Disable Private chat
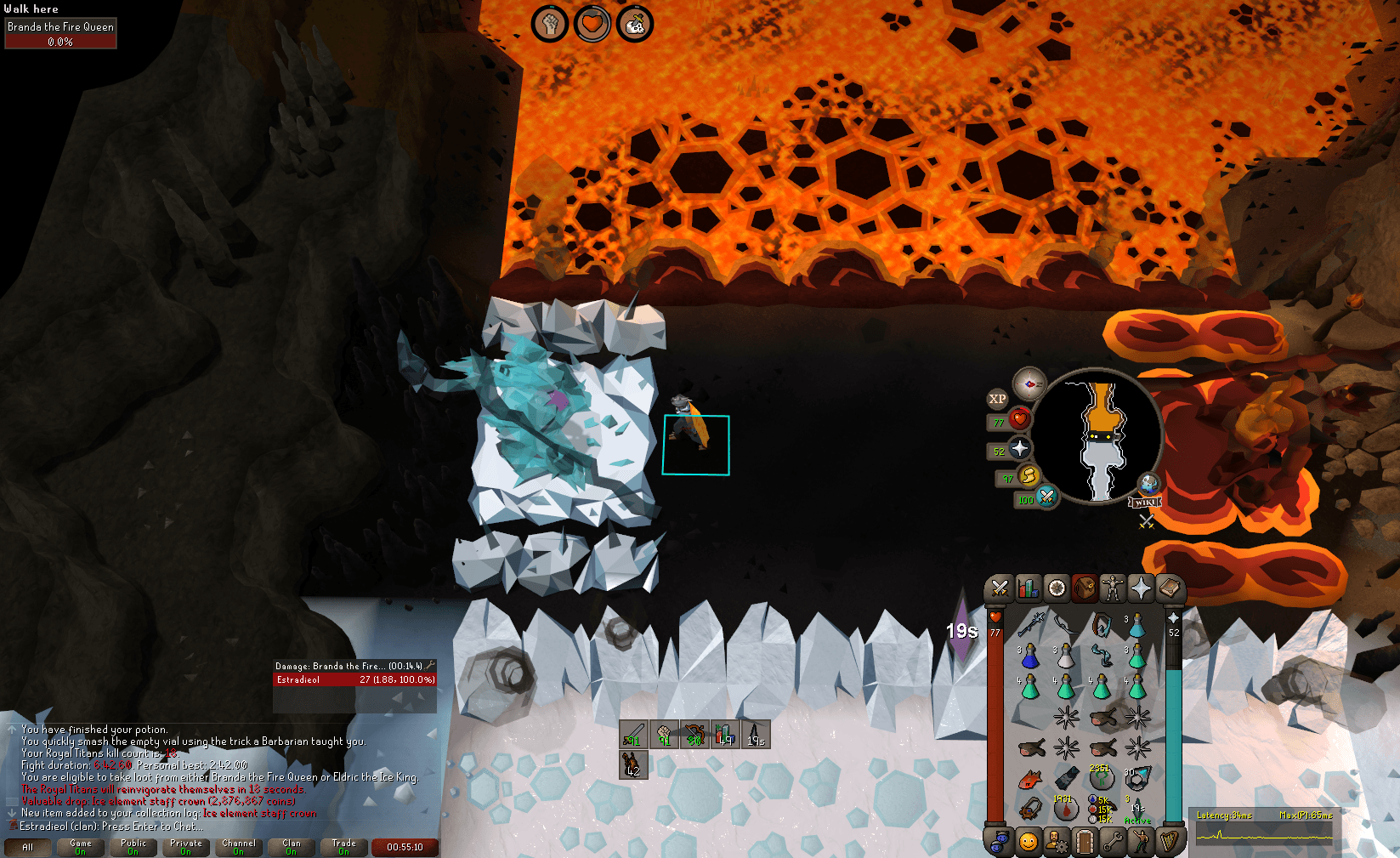 [x=186, y=846]
